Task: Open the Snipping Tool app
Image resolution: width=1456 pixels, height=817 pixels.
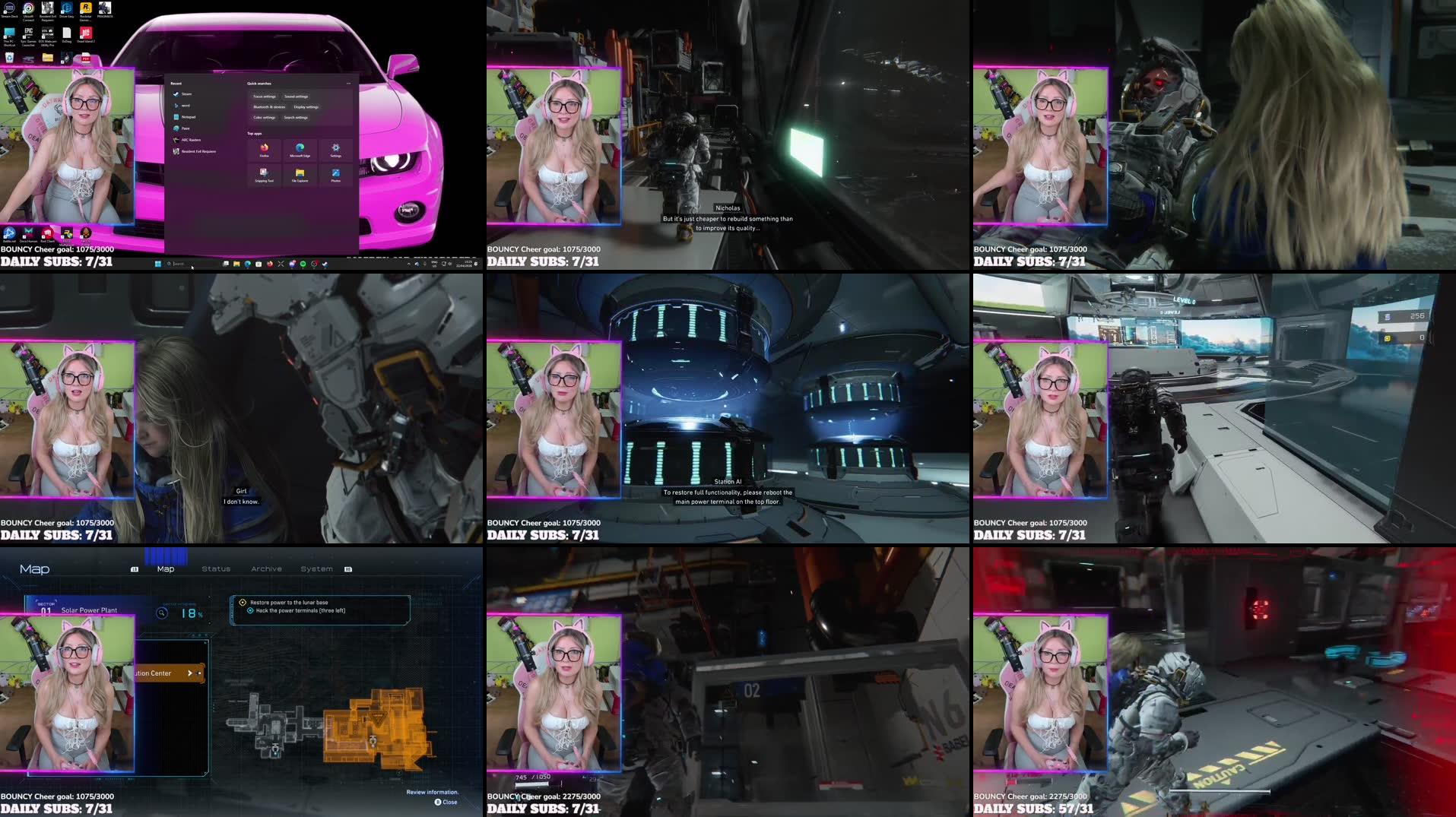Action: click(264, 174)
